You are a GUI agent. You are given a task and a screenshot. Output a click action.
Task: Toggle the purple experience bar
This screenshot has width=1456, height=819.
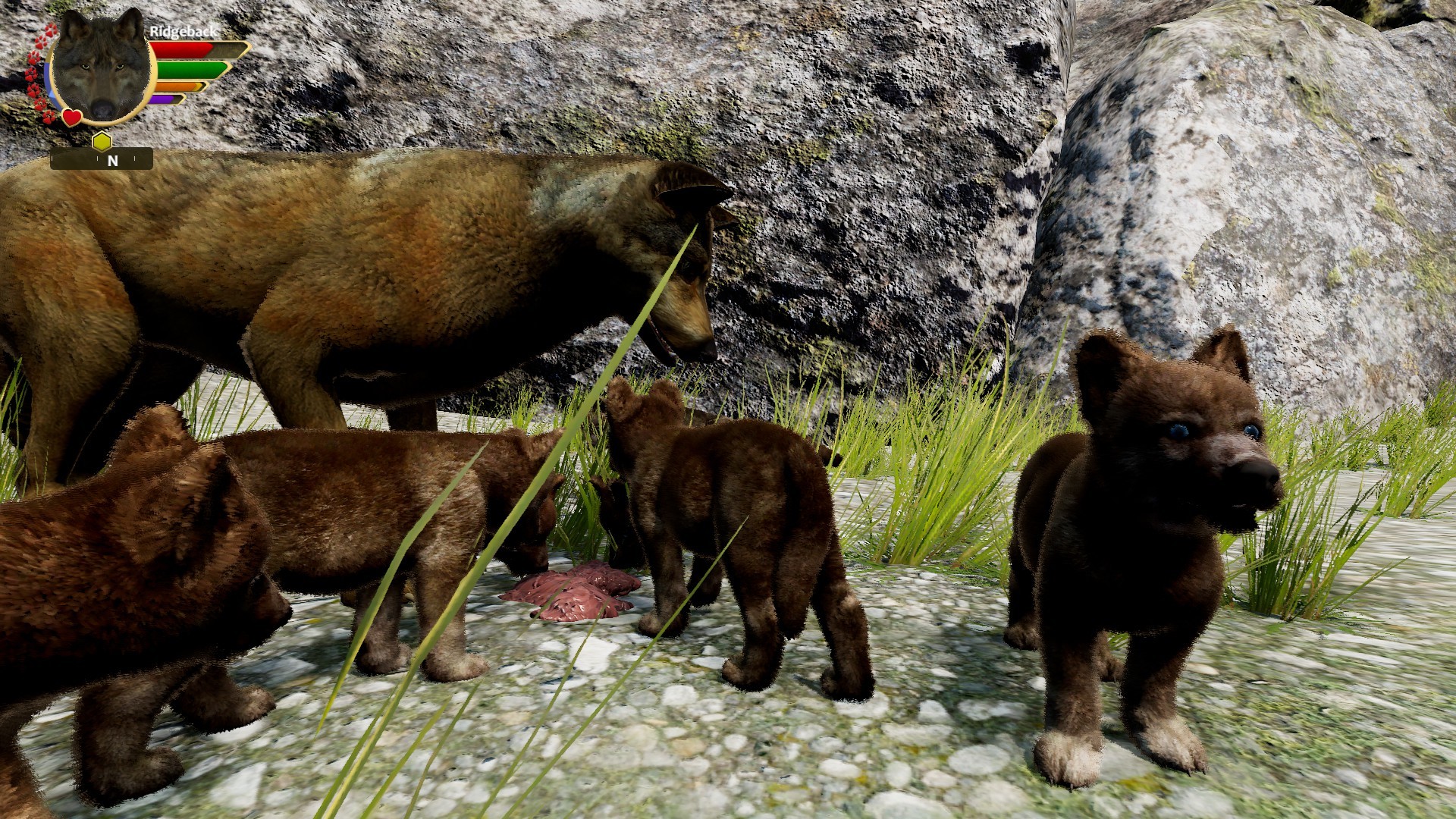point(163,99)
